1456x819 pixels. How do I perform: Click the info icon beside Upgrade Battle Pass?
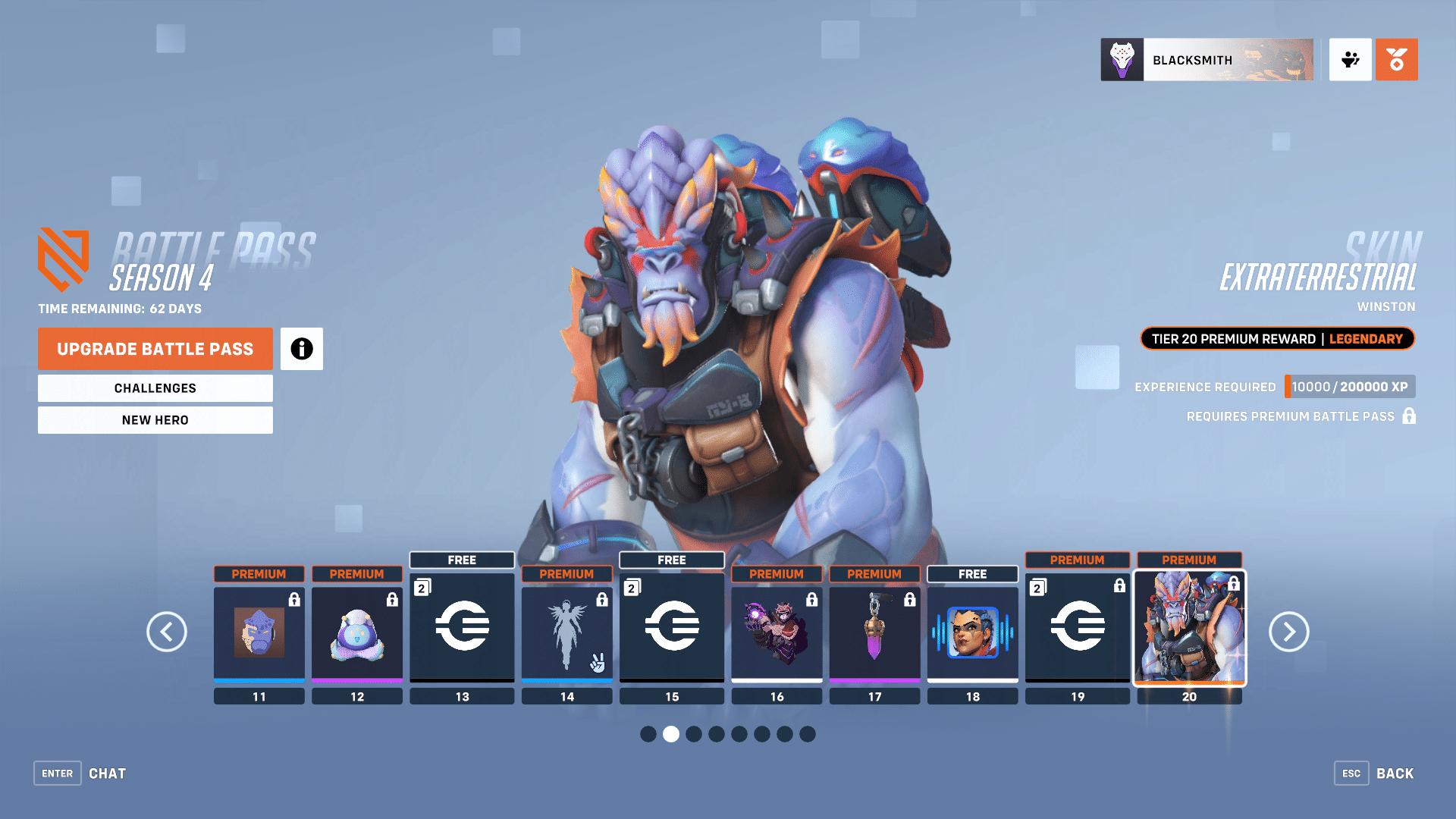[x=301, y=349]
